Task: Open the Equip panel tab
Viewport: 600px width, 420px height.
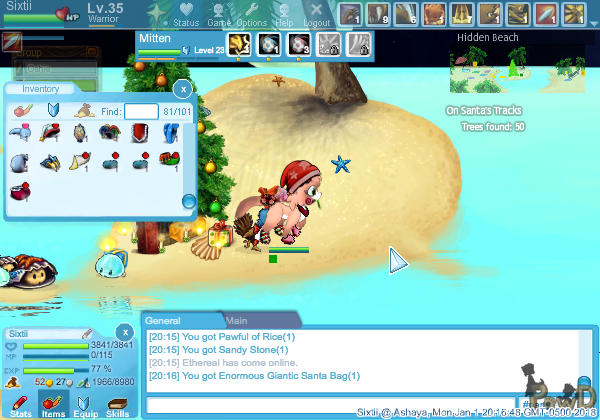Action: click(x=86, y=405)
